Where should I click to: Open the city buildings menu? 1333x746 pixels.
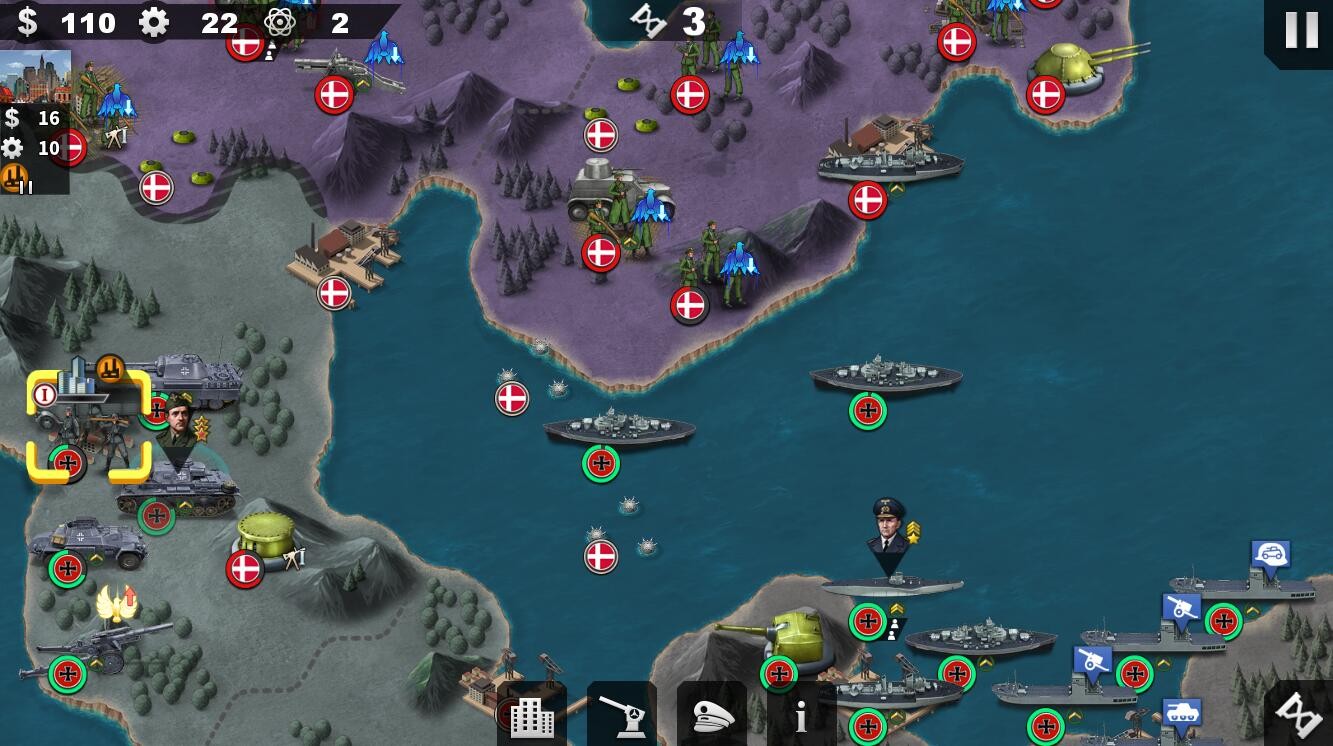point(531,715)
